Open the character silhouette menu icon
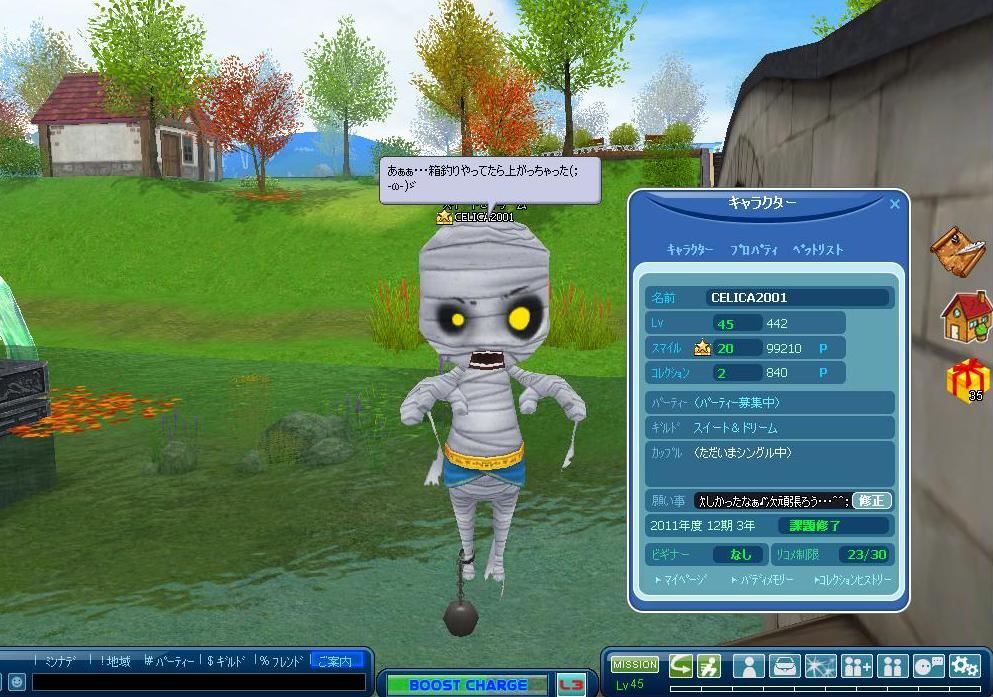The height and width of the screenshot is (697, 993). click(x=748, y=666)
